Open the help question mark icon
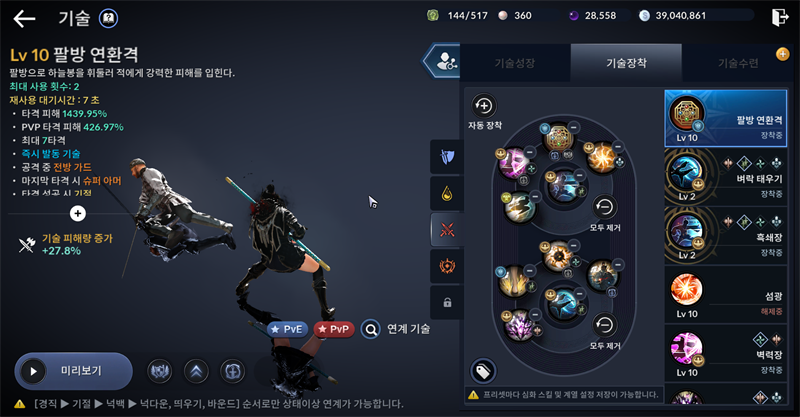 109,18
